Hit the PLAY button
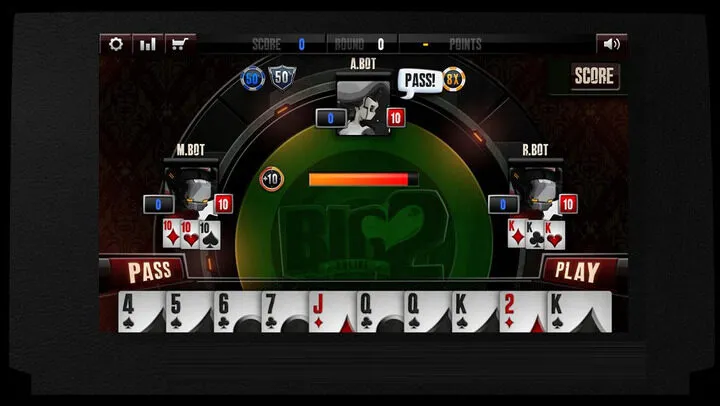This screenshot has width=720, height=406. (x=577, y=271)
